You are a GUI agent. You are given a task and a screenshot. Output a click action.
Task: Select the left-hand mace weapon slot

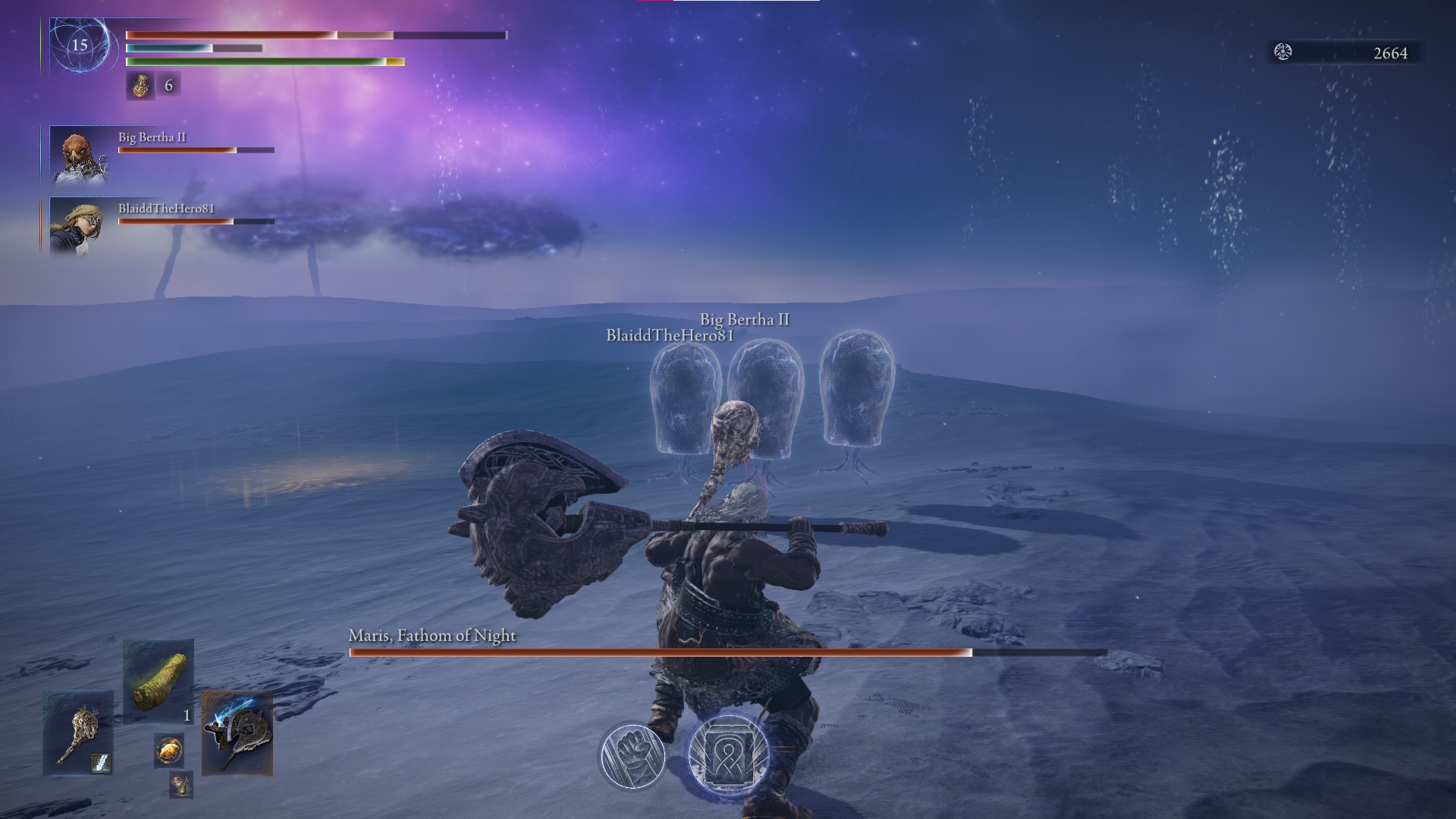78,733
